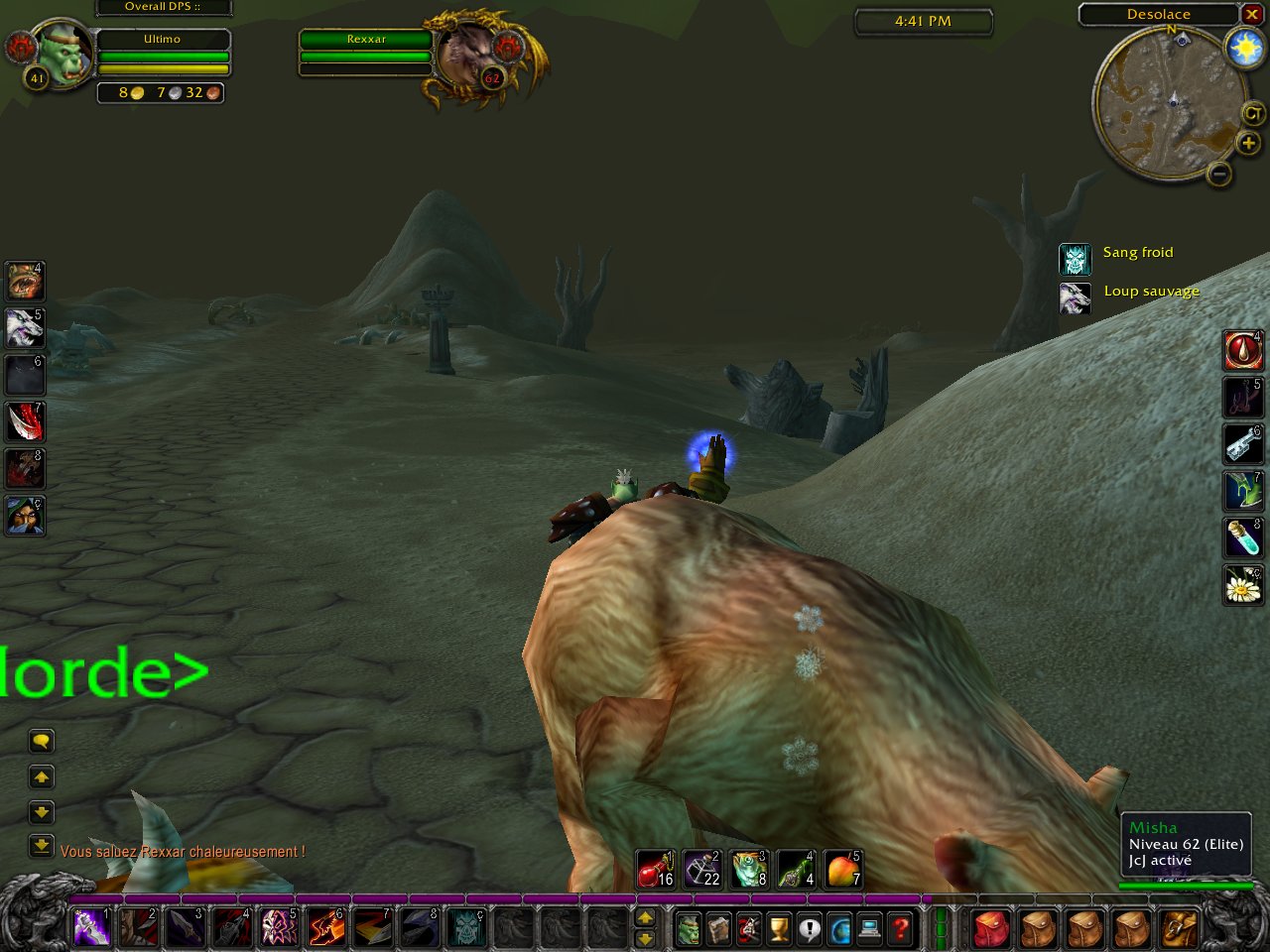The height and width of the screenshot is (952, 1270).
Task: Select Rexxar's target portrait
Action: 463,55
